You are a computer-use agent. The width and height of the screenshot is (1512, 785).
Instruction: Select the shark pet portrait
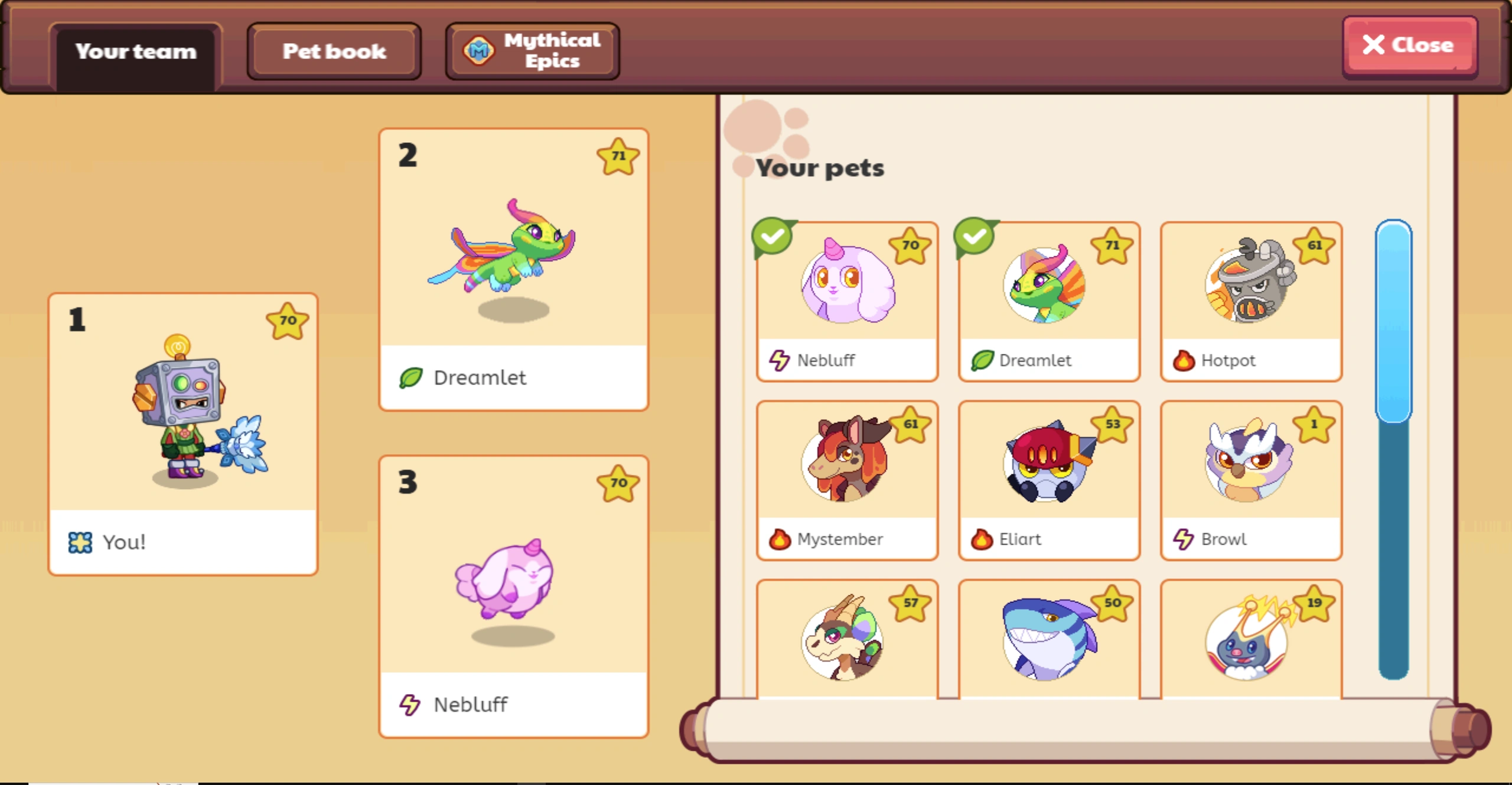point(1048,644)
